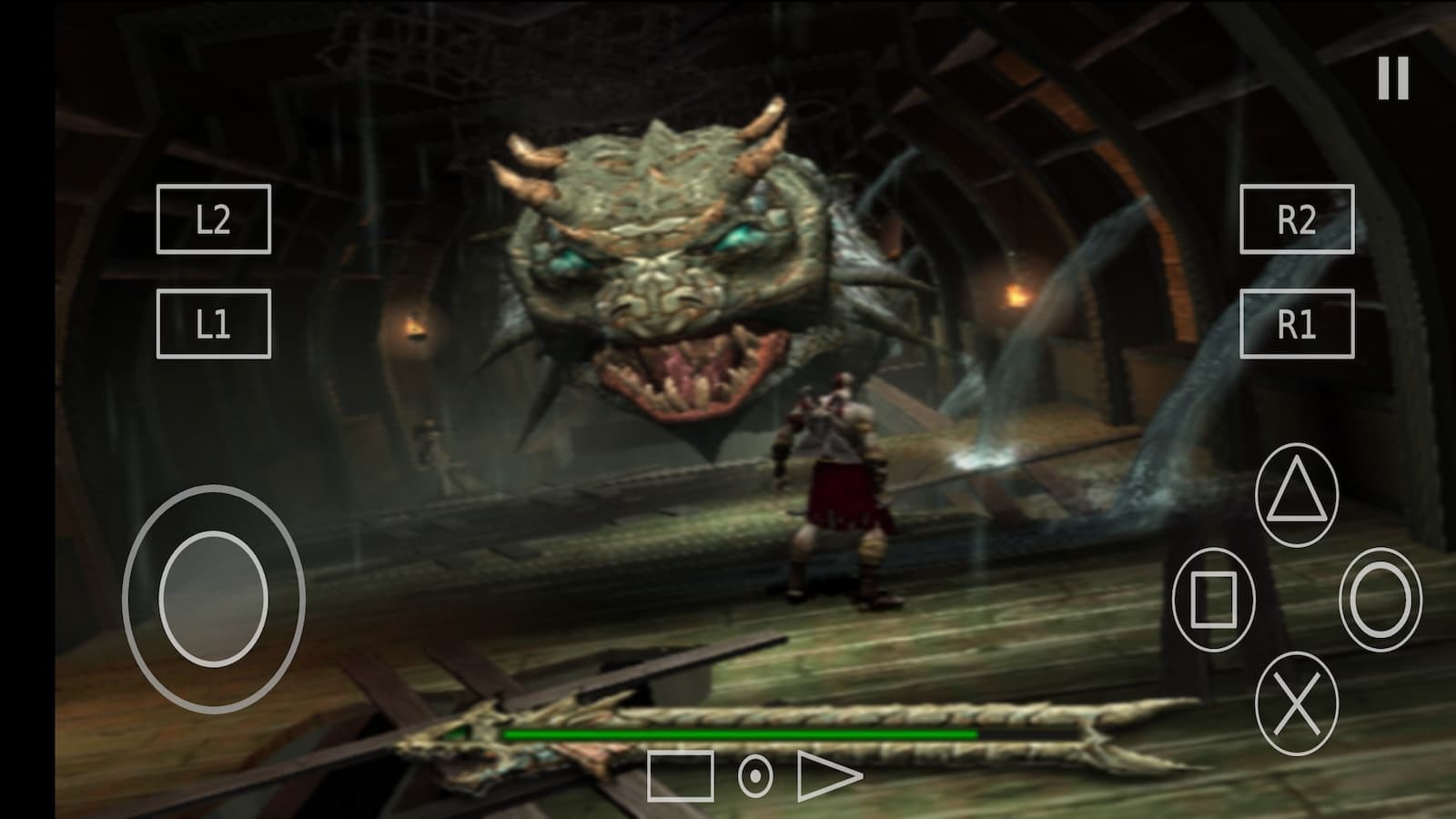Tap the on-screen triangle button
Screen dimensions: 1456x819
coord(1297,495)
